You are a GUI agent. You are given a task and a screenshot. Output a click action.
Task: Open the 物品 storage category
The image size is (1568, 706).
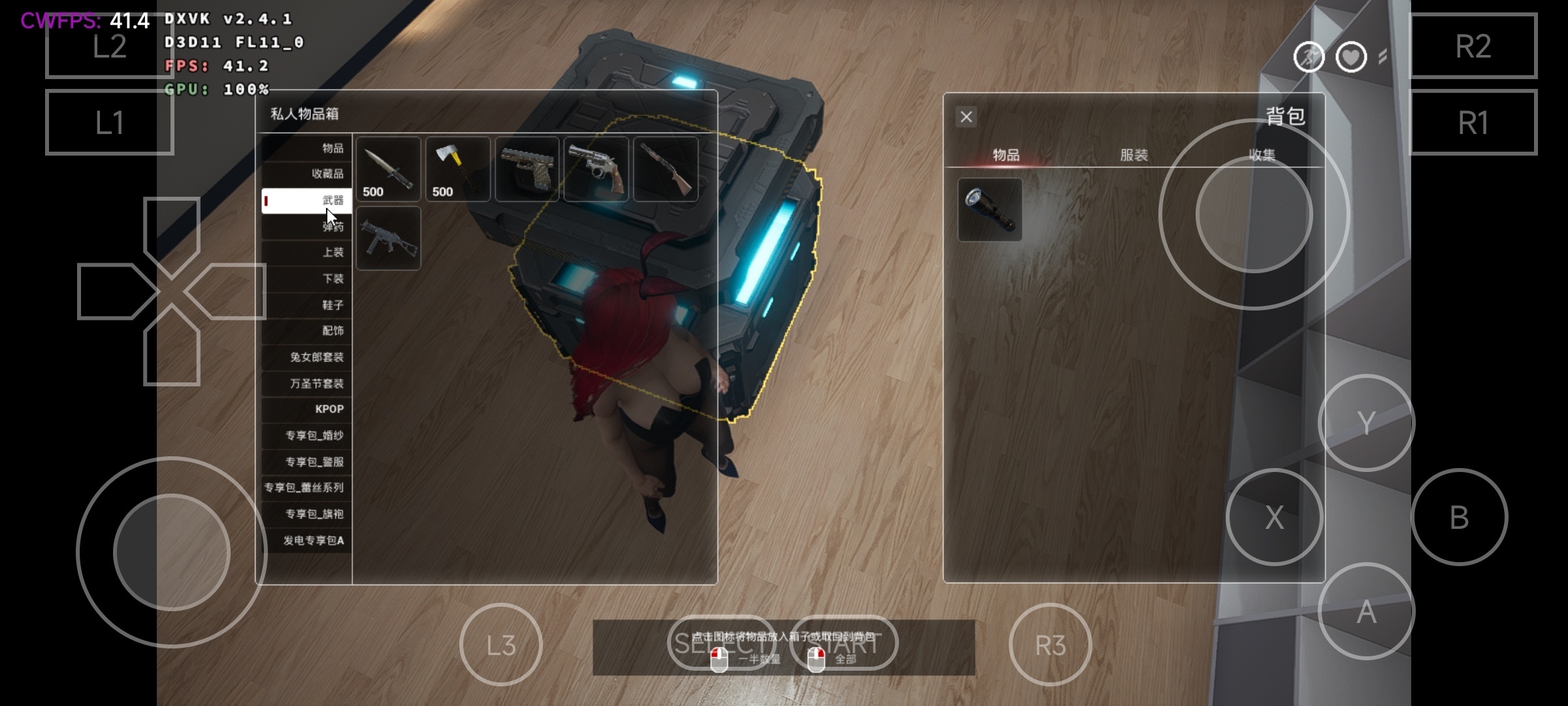click(307, 148)
